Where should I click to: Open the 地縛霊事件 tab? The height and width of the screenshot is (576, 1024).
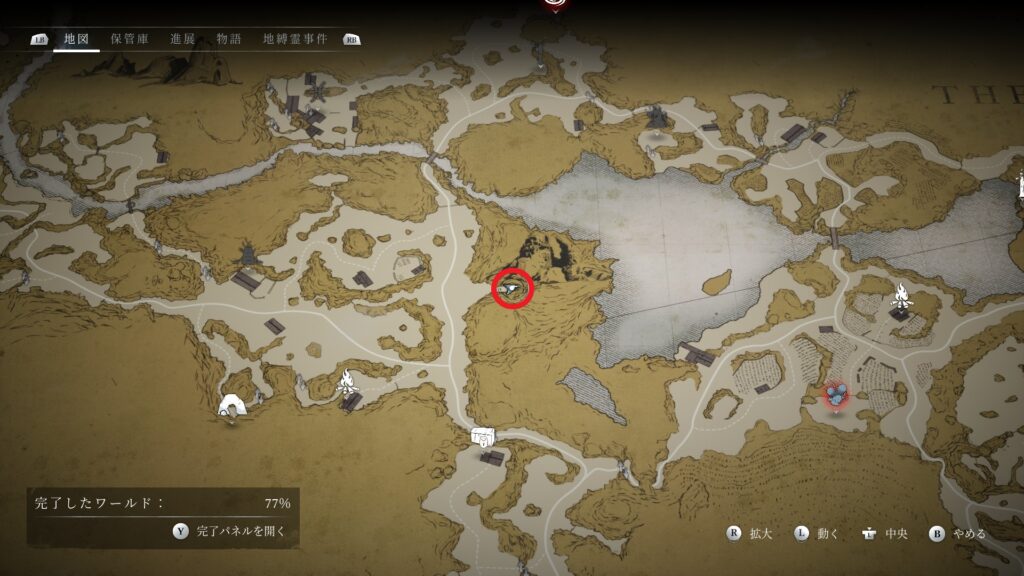[x=296, y=39]
